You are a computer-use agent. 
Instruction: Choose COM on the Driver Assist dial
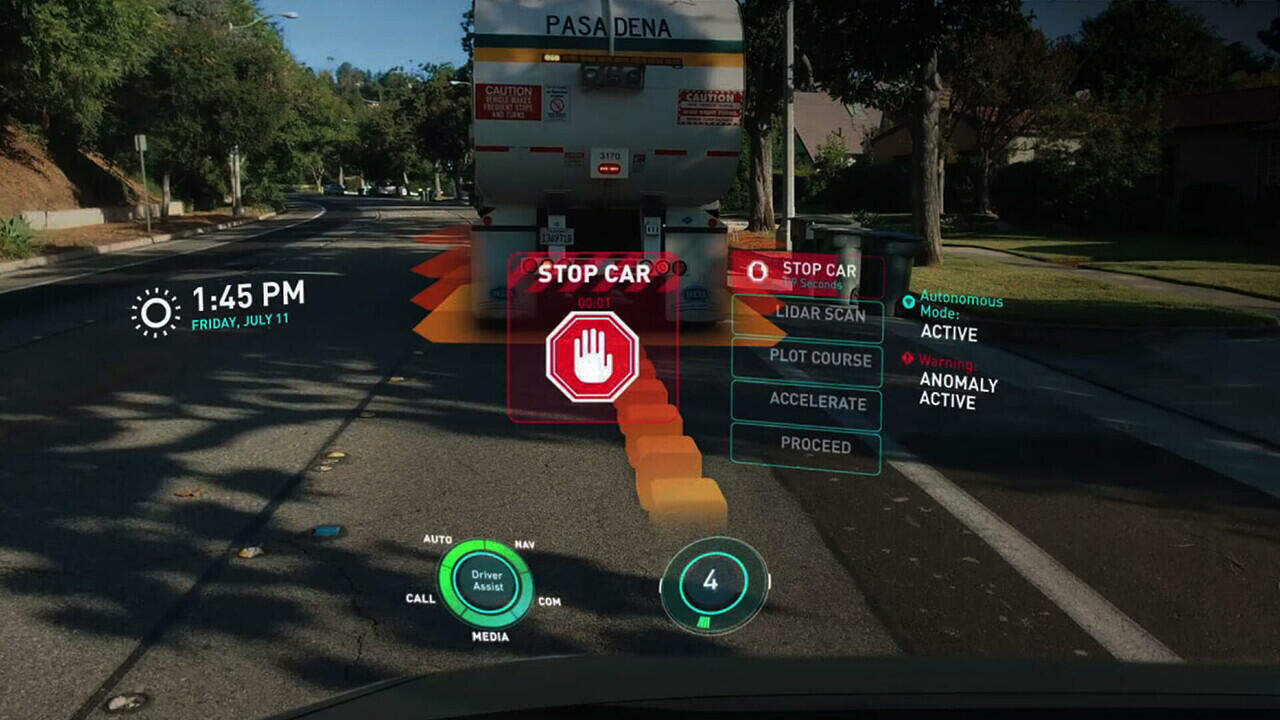coord(549,602)
